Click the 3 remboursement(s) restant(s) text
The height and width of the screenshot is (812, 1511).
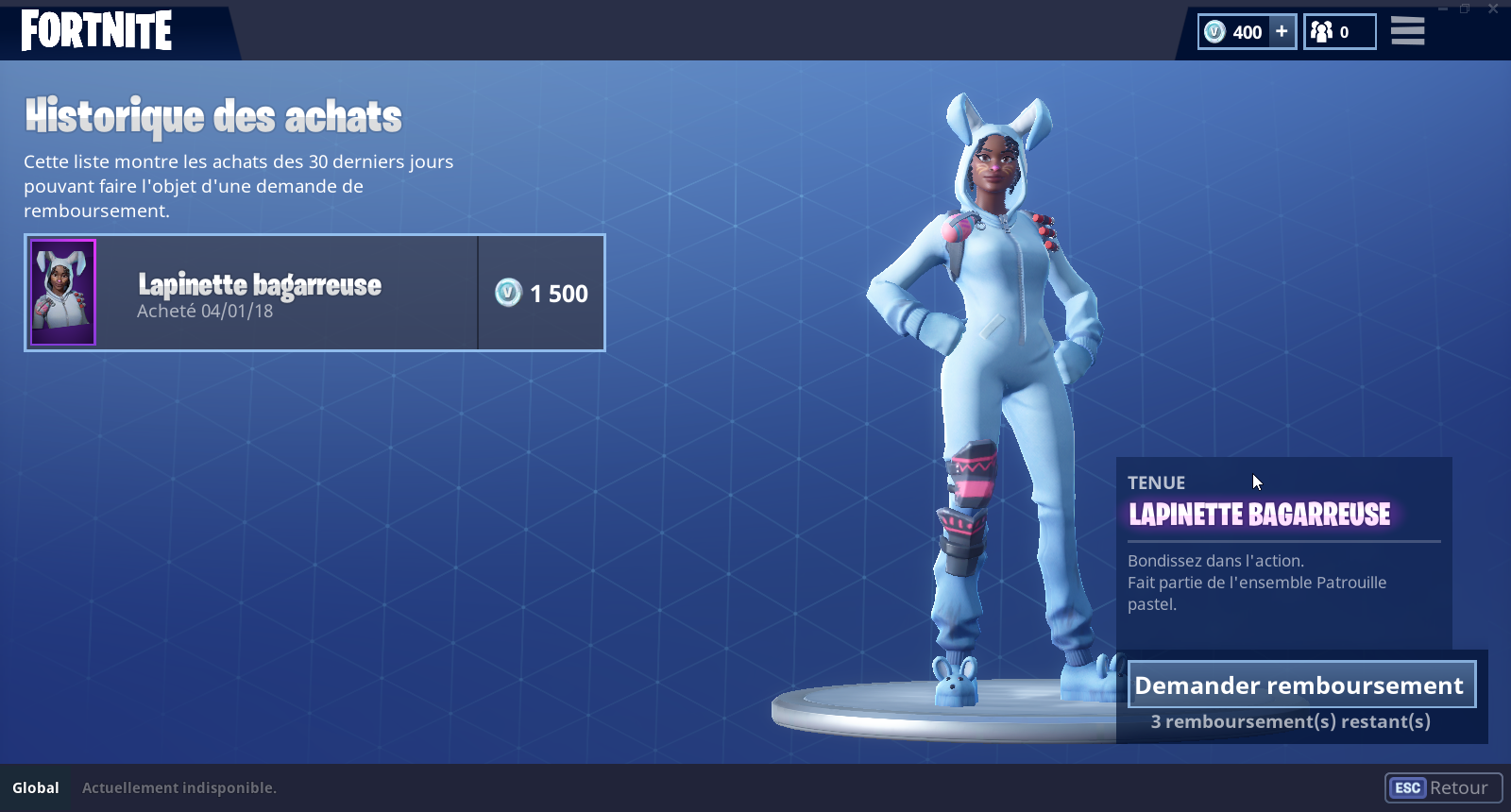coord(1291,721)
